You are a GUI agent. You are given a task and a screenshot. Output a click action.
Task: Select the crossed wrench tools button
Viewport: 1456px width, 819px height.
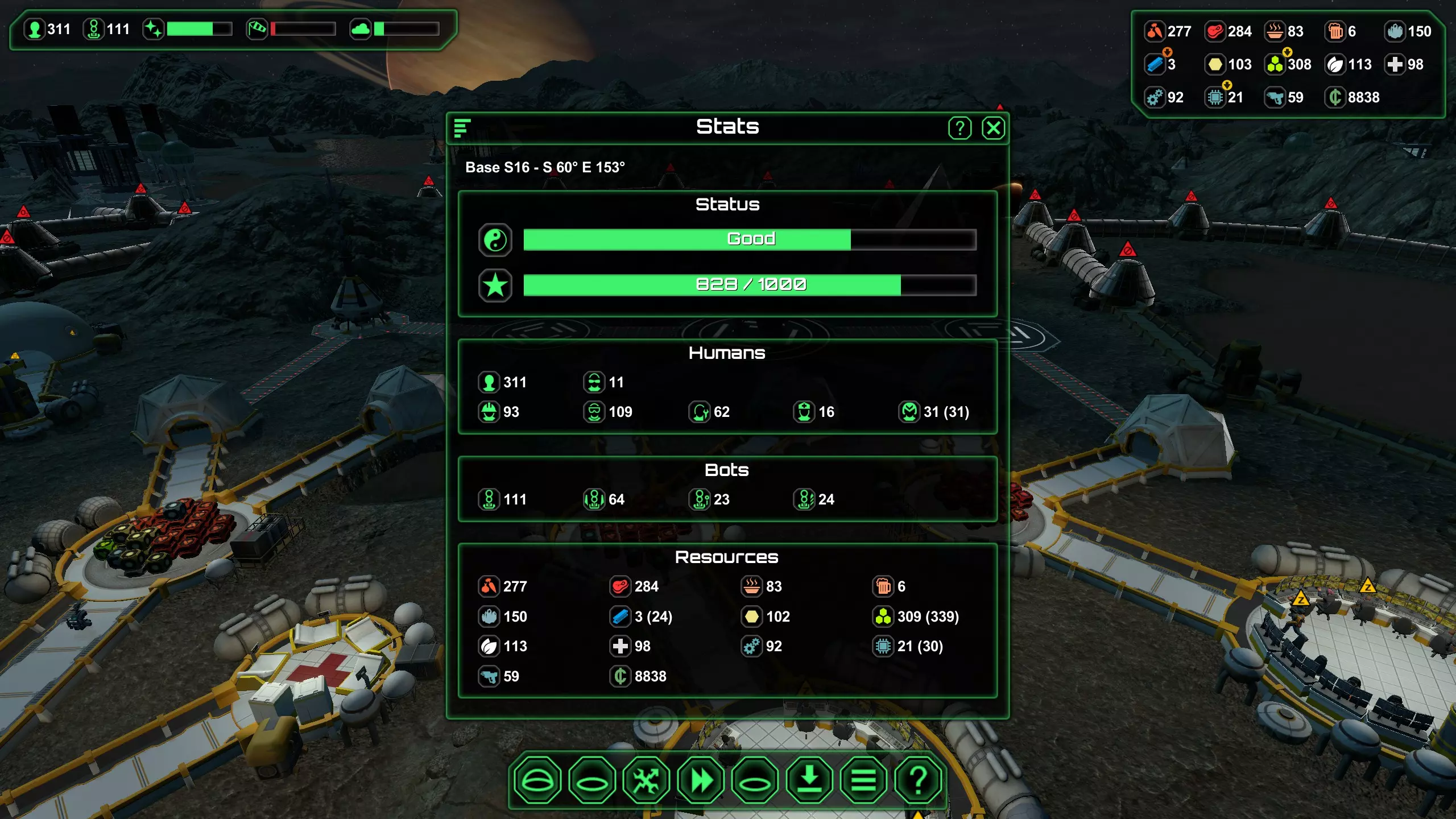pyautogui.click(x=646, y=780)
